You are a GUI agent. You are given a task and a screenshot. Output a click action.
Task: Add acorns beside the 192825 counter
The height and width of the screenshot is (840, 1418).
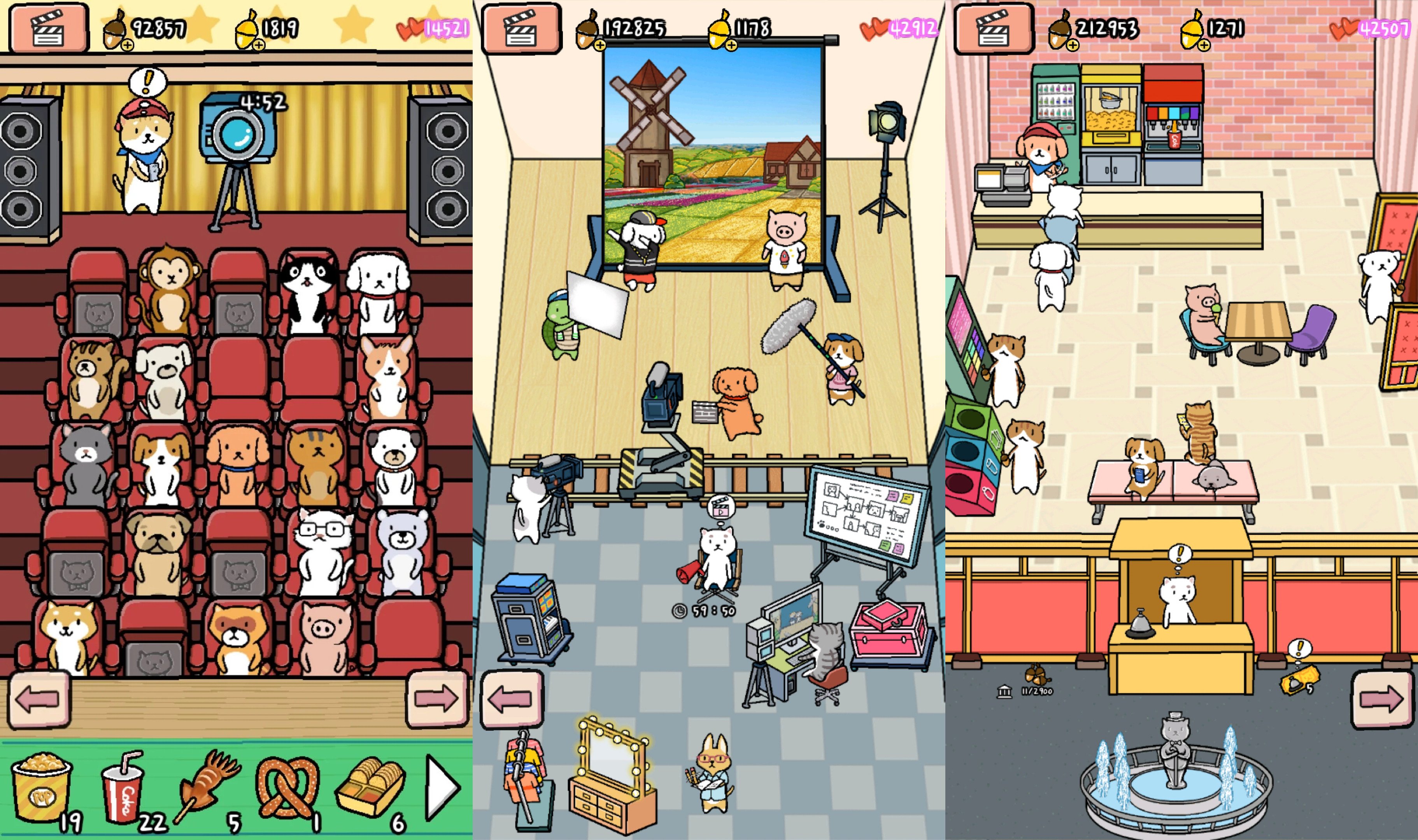pos(600,45)
